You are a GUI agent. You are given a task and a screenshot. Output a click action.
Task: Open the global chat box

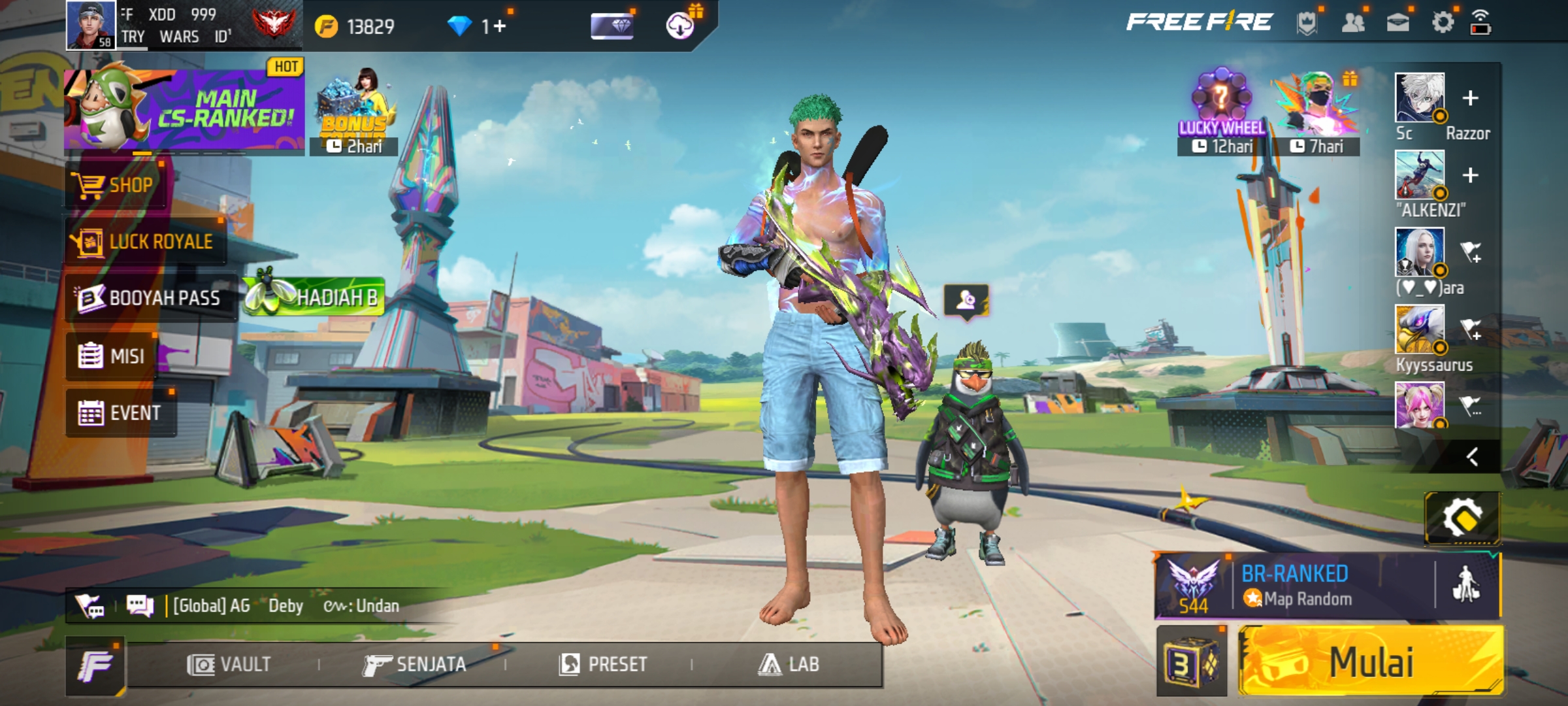tap(261, 606)
